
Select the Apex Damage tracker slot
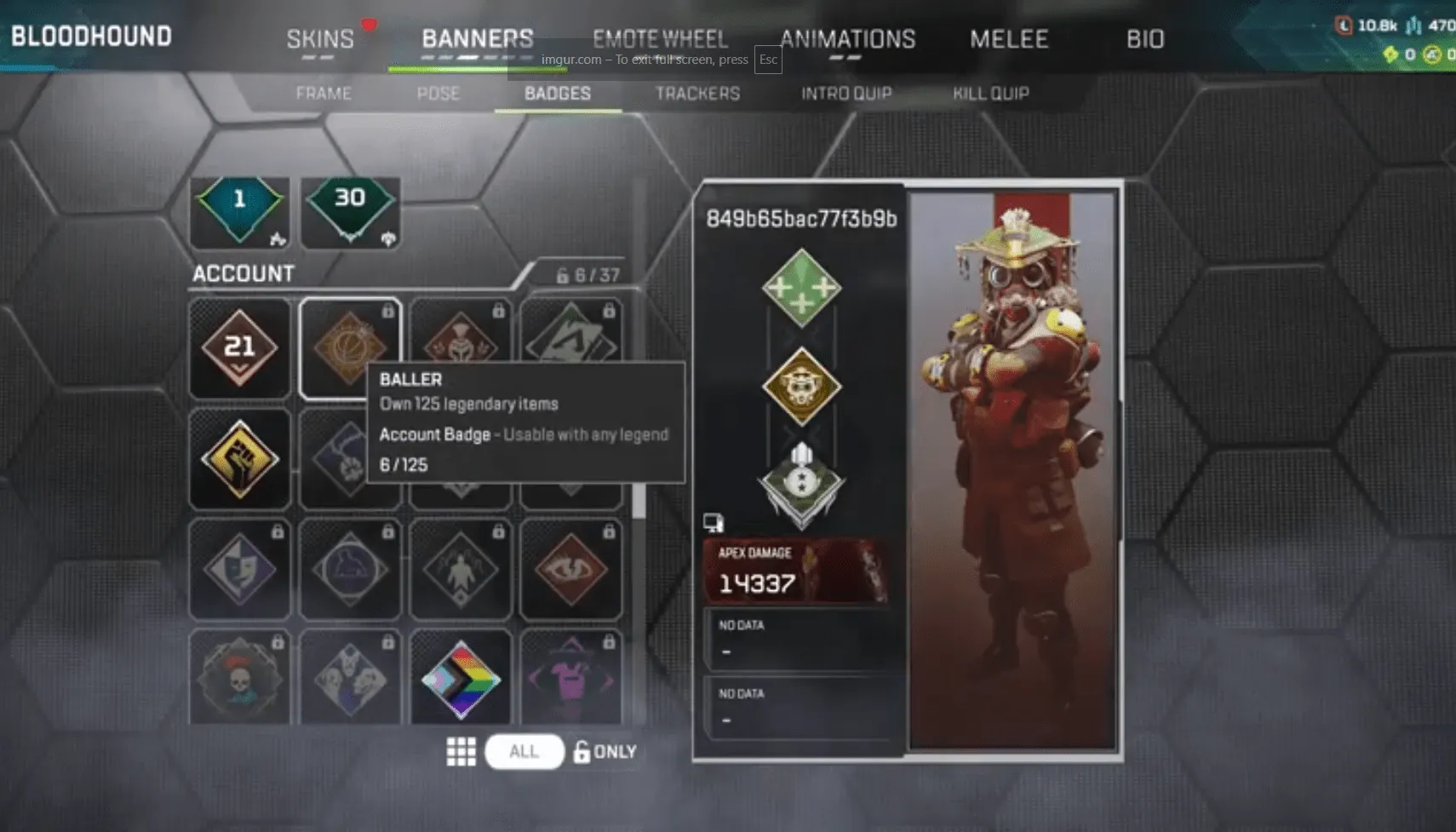click(796, 571)
